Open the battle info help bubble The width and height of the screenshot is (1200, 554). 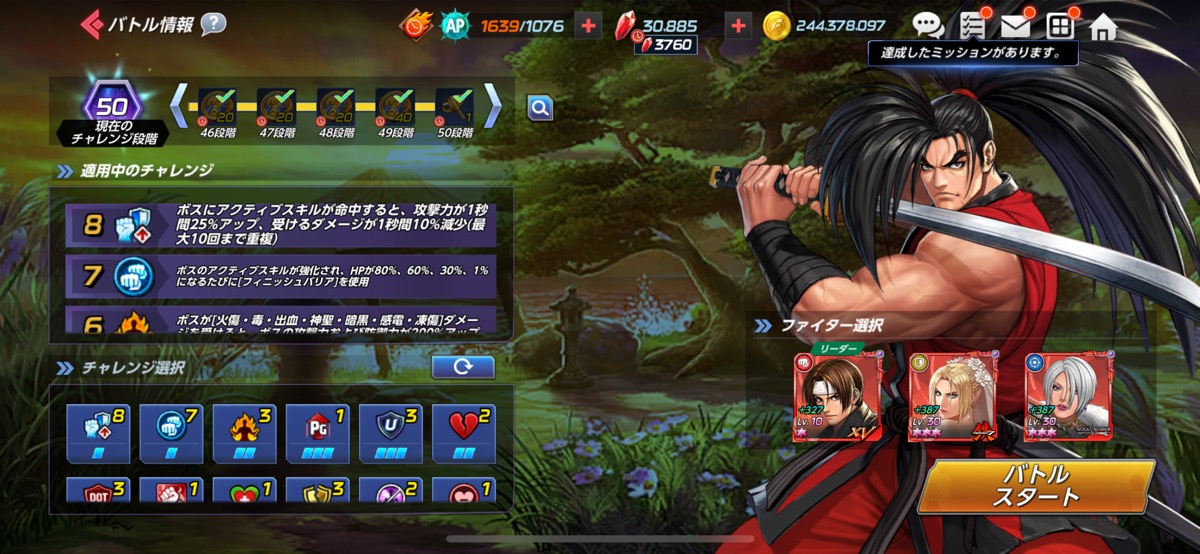[213, 24]
